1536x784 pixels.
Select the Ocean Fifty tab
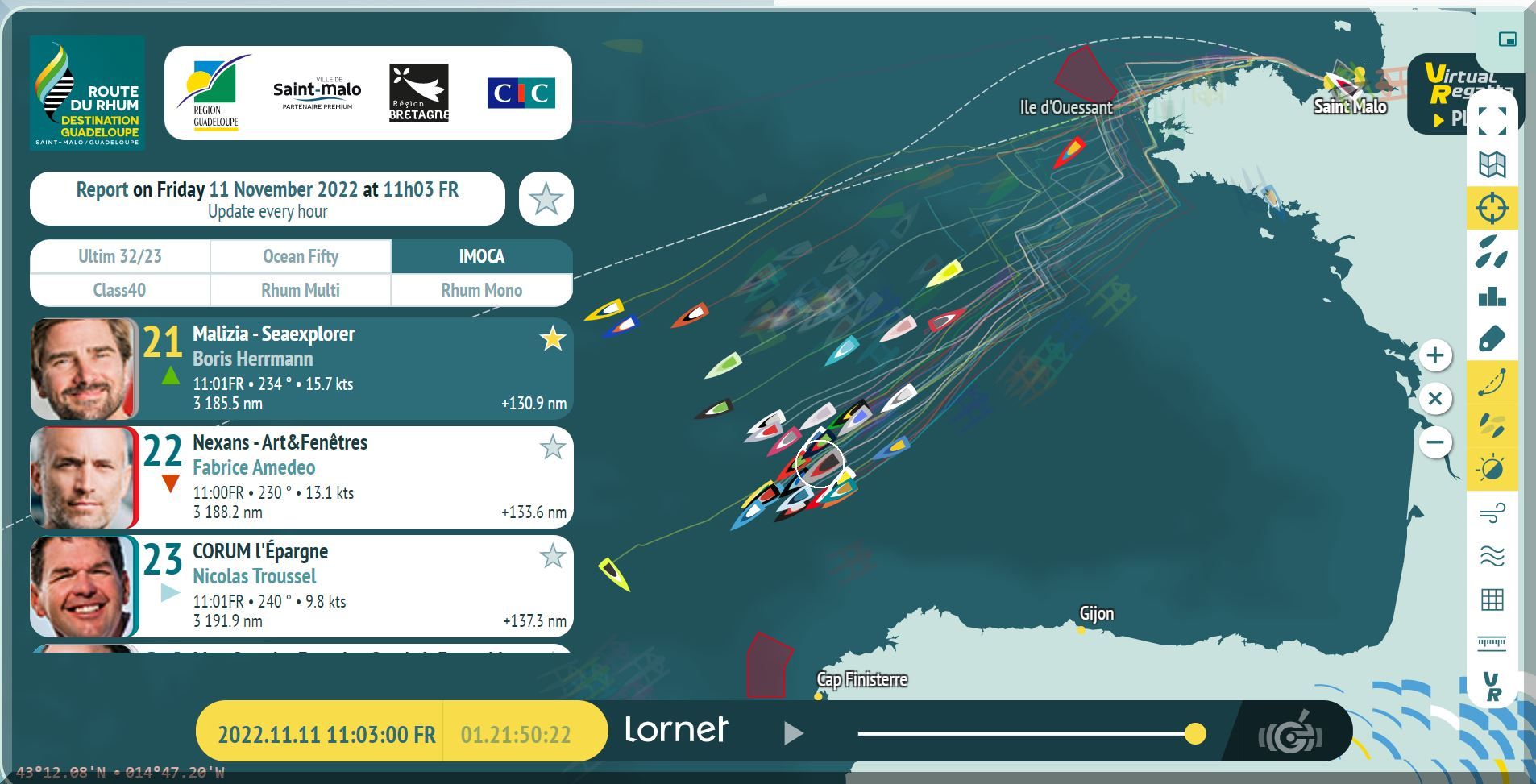[x=301, y=256]
